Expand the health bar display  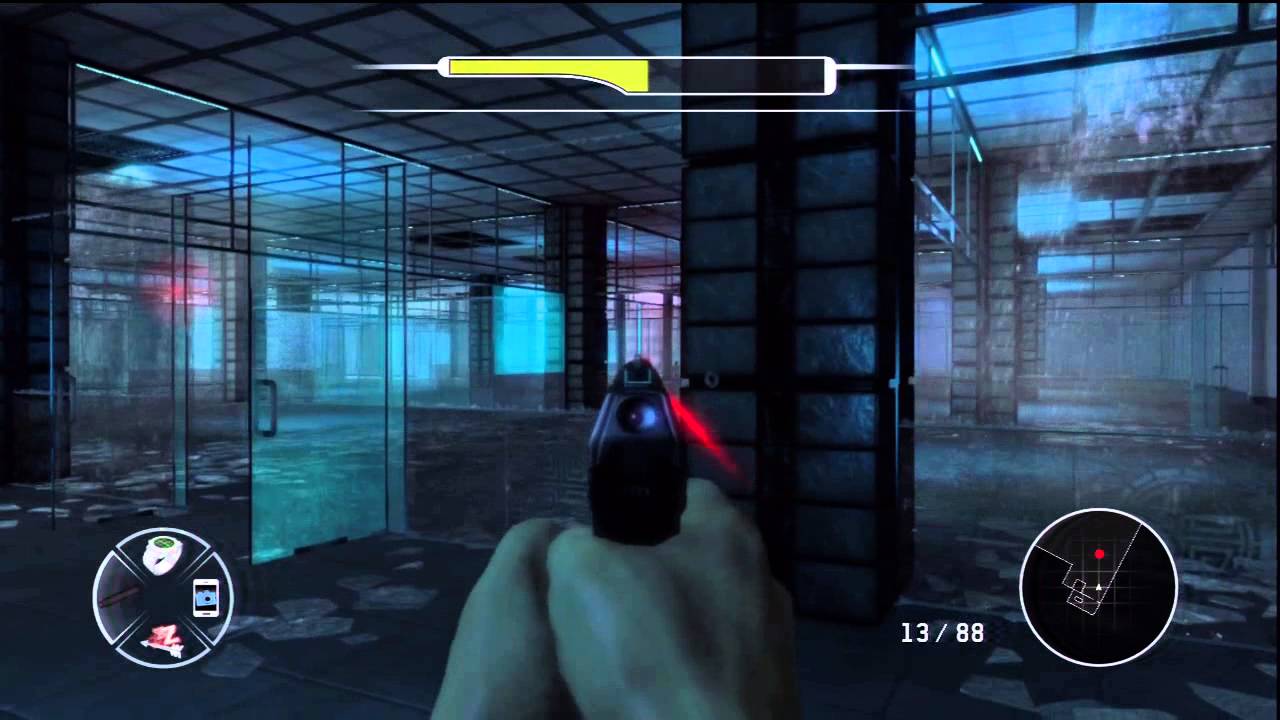coord(637,74)
